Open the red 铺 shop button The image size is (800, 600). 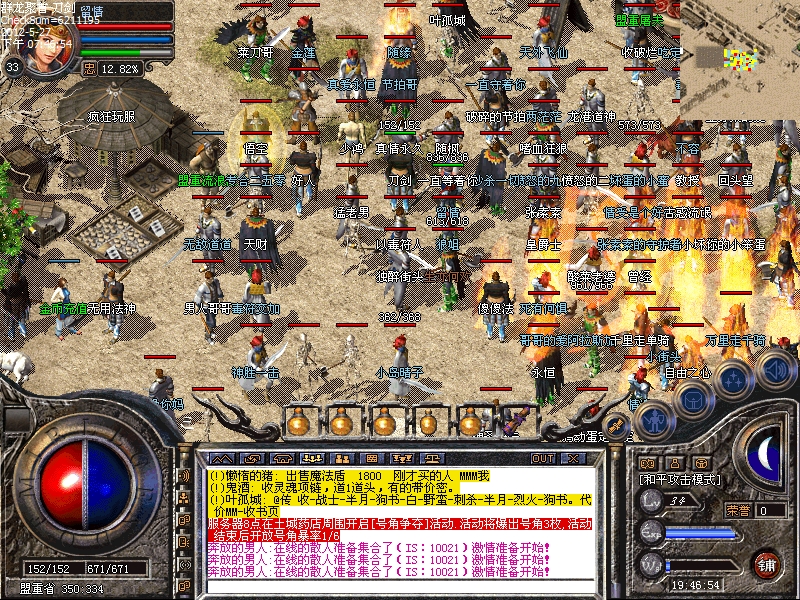[x=767, y=562]
